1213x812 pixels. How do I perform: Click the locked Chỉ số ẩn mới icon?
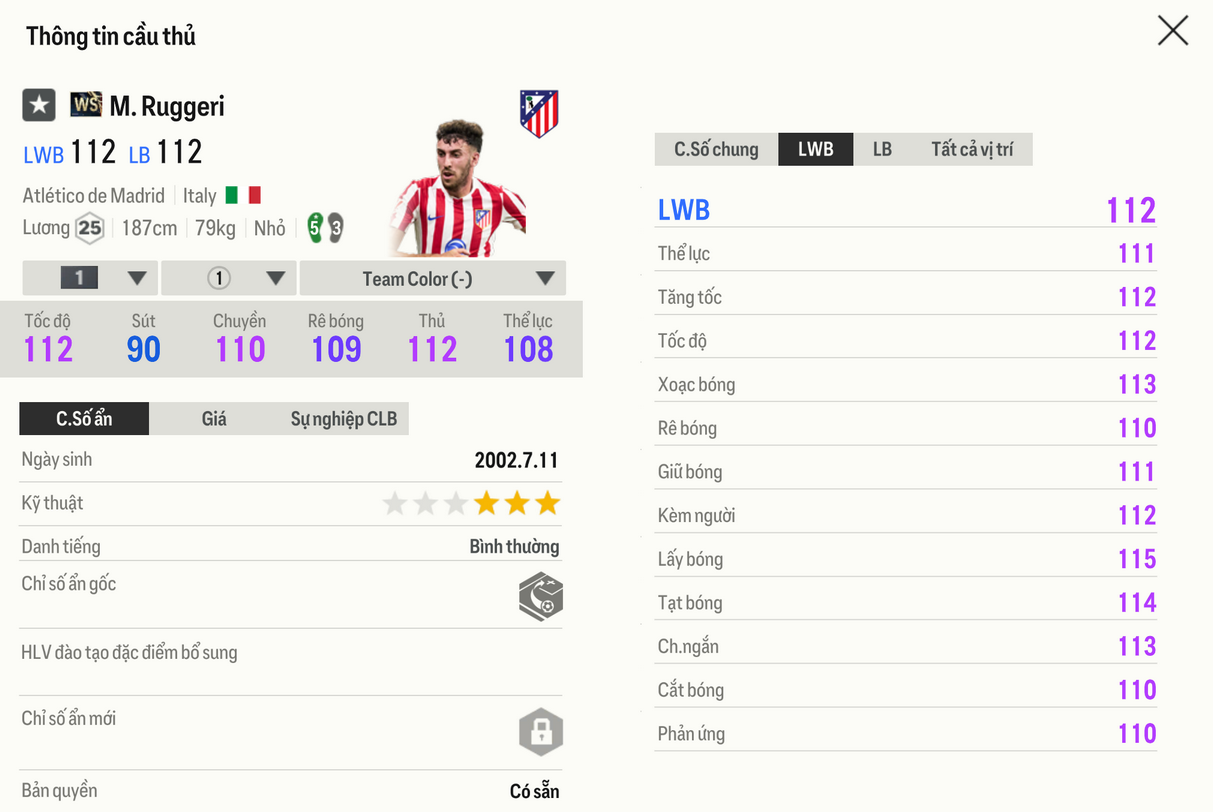[x=541, y=733]
